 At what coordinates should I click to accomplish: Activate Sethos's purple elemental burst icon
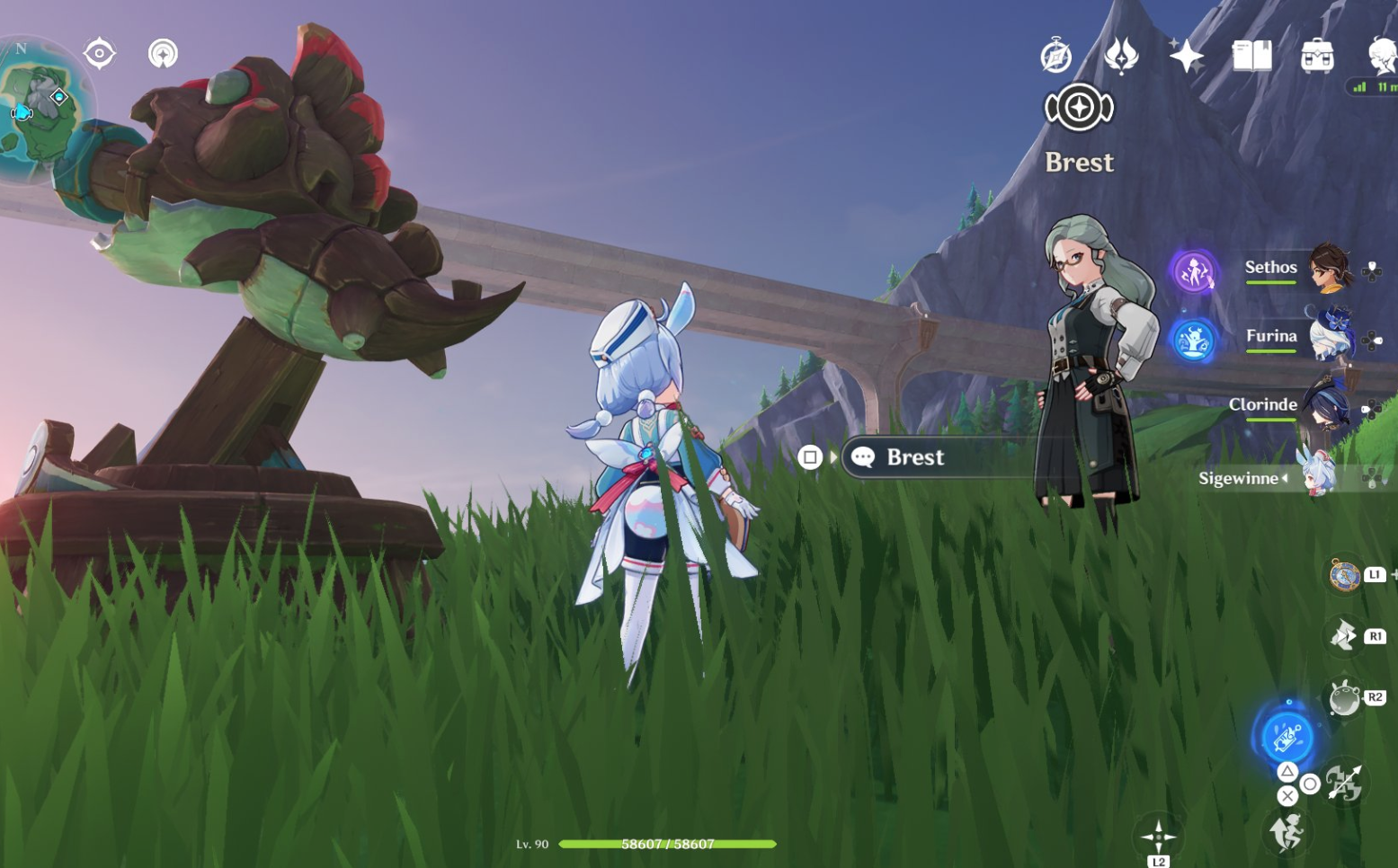(1194, 271)
